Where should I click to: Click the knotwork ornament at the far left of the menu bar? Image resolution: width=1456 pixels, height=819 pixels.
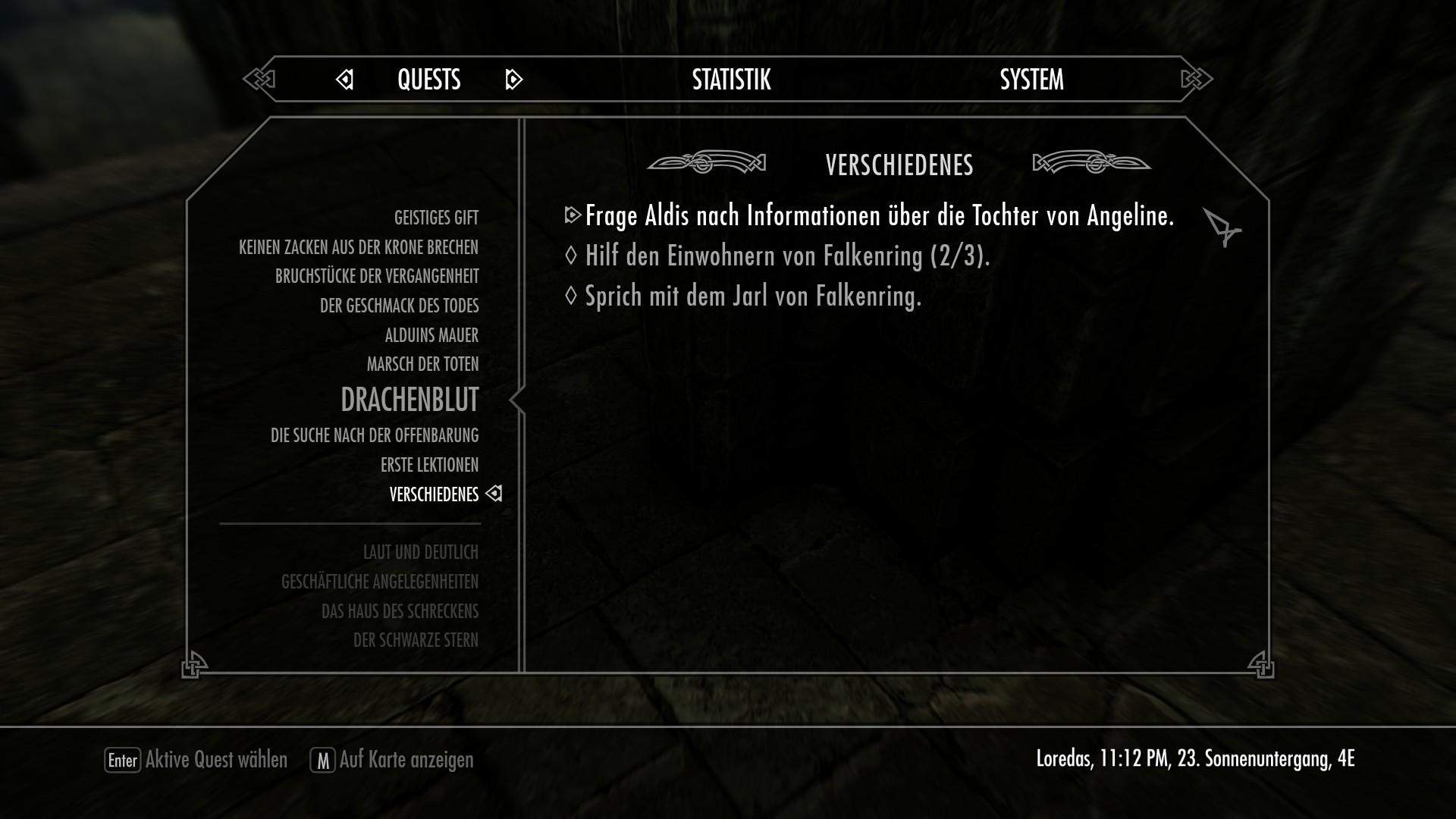pos(259,79)
